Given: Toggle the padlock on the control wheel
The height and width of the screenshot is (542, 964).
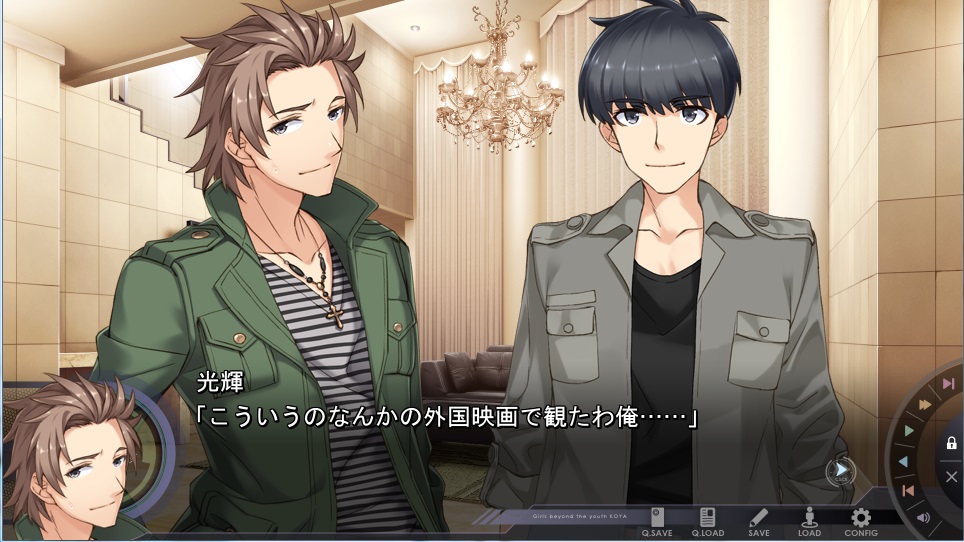Looking at the screenshot, I should 951,443.
